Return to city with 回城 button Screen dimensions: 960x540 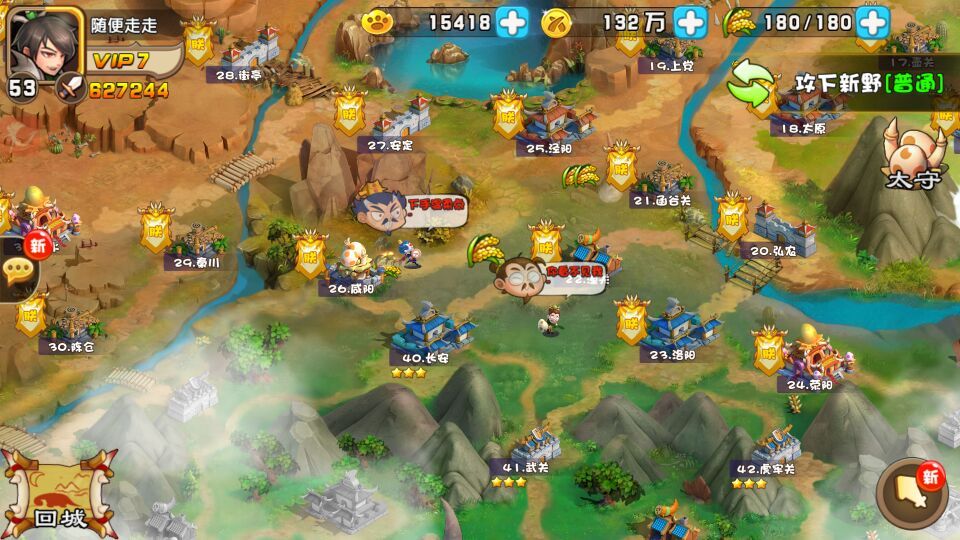(58, 494)
